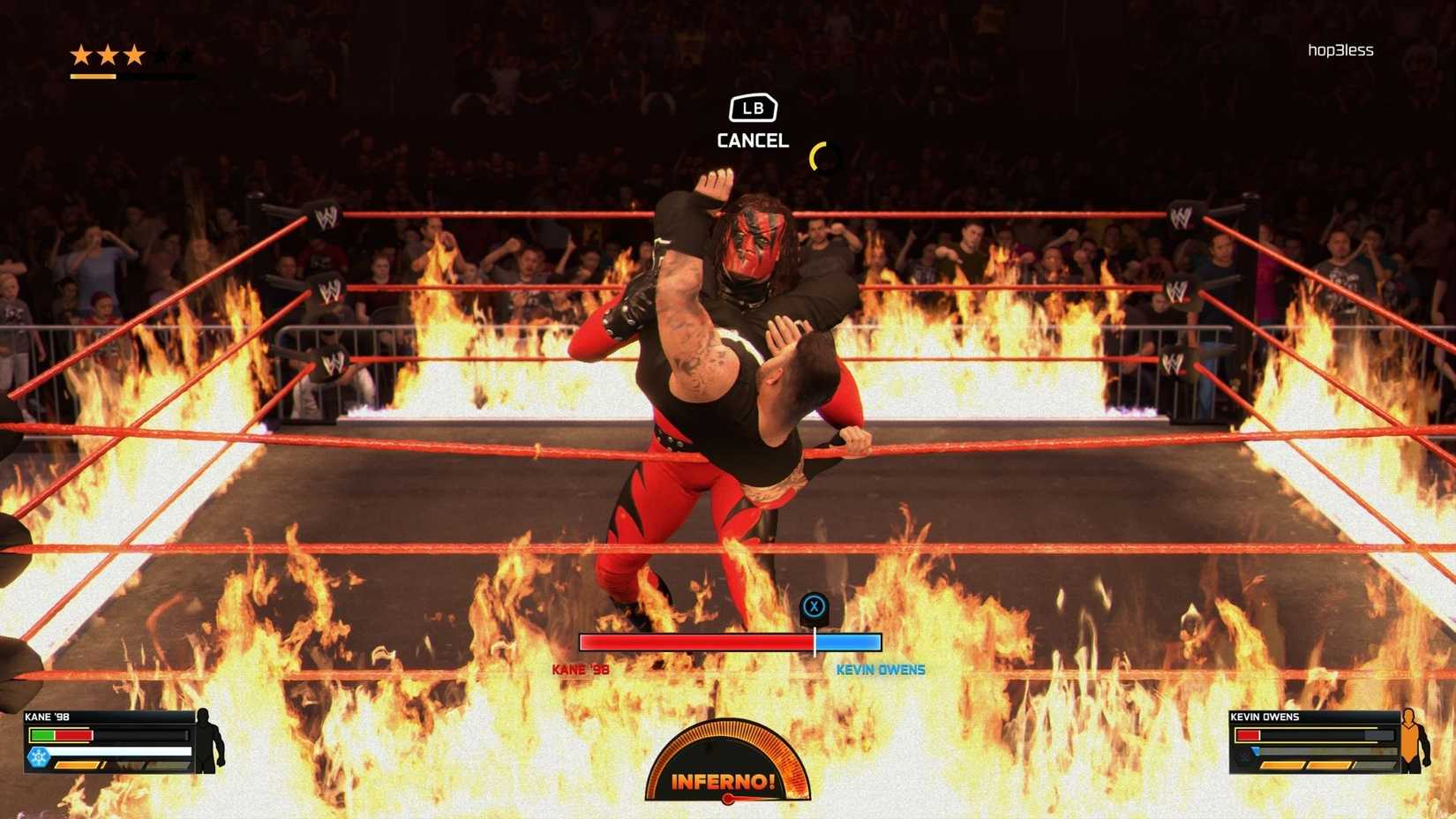The image size is (1456, 819).
Task: Click Kane's green health bar
Action: (42, 734)
